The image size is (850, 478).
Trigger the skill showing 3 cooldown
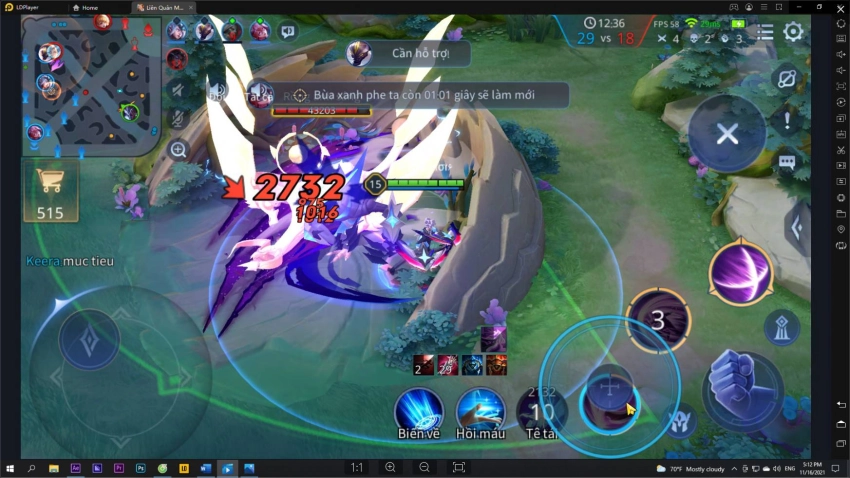[657, 320]
